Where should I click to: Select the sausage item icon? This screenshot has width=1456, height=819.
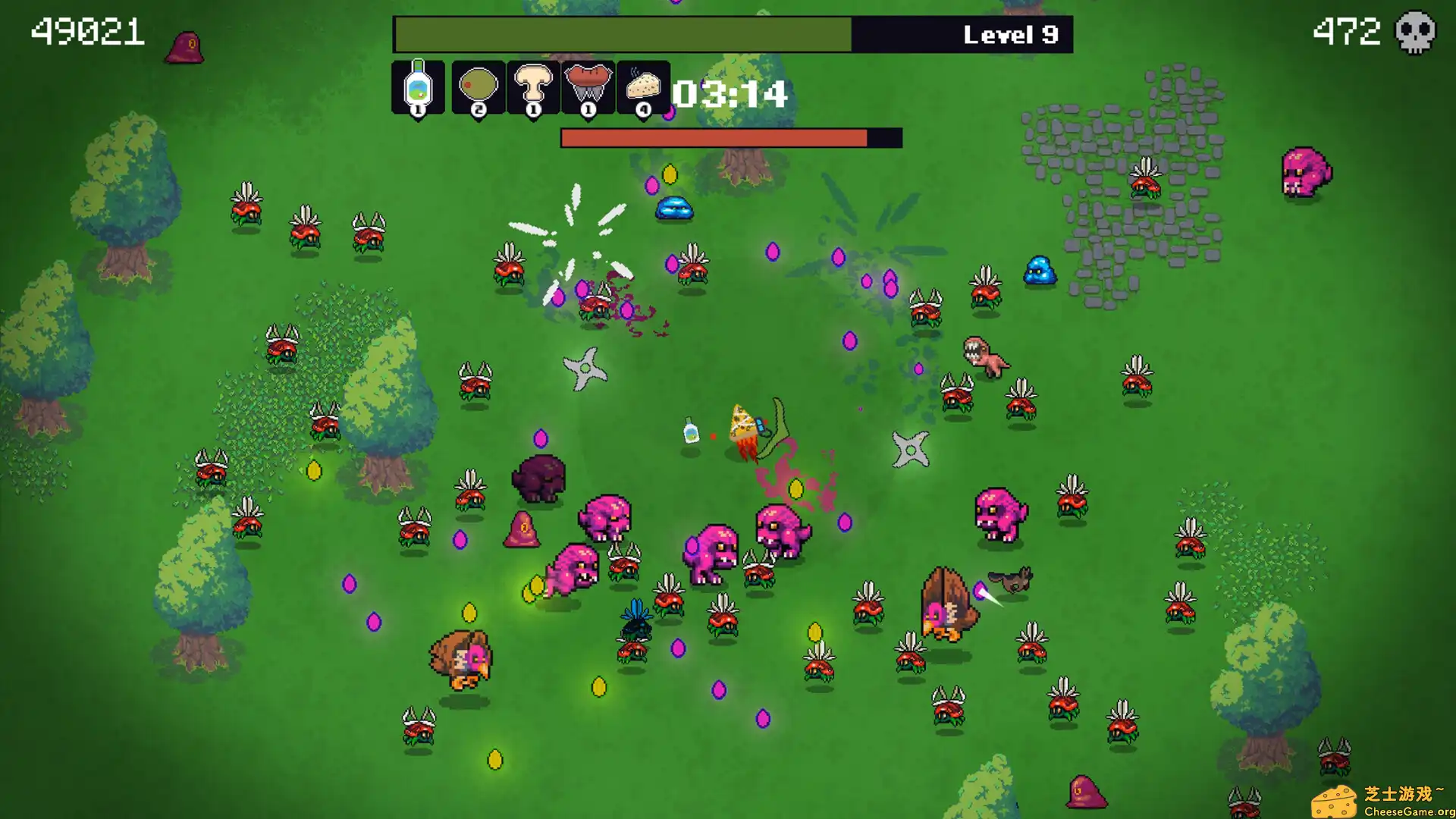point(588,87)
